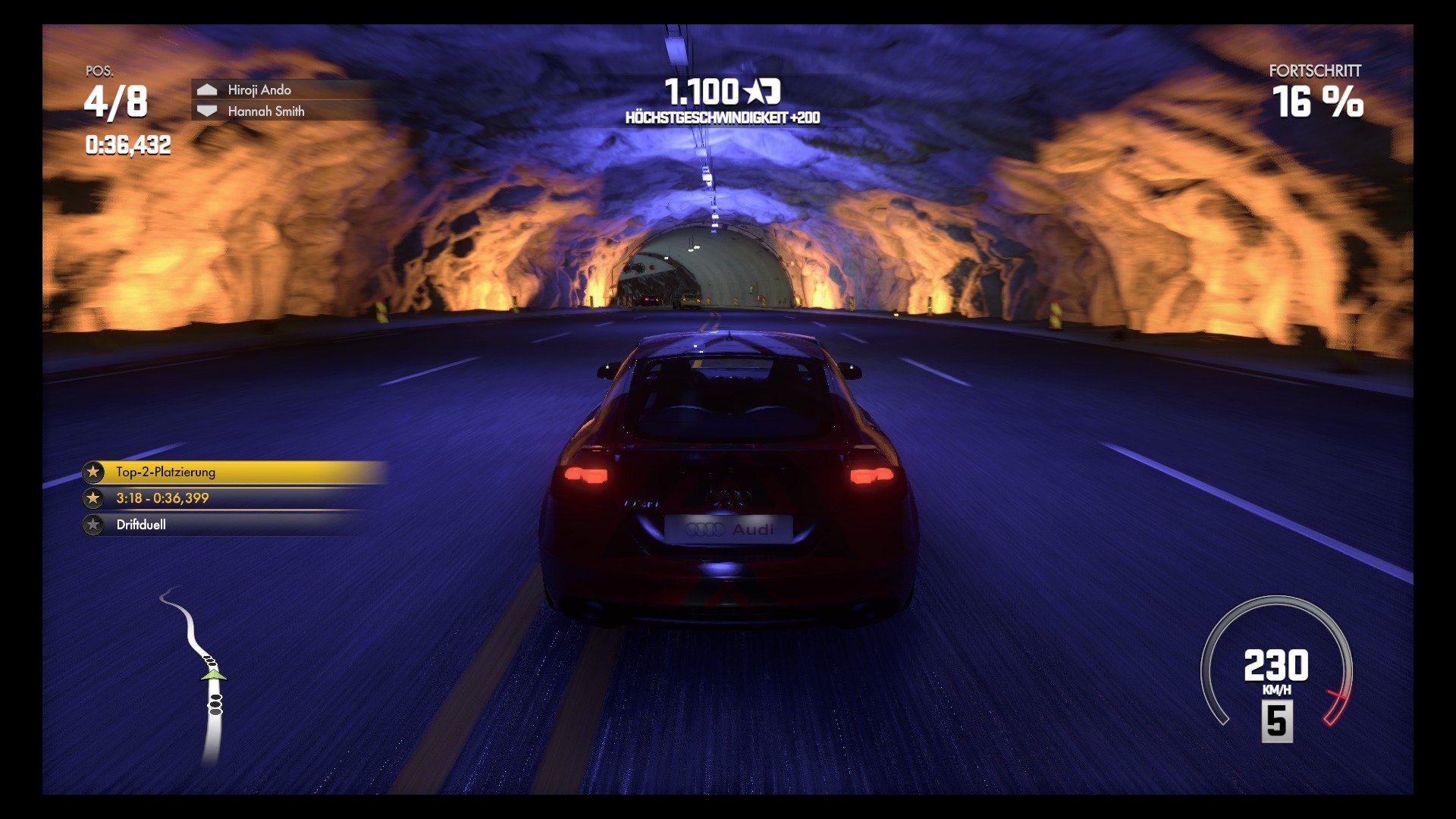
Task: Click the star icon next to 3:18 objective
Action: pyautogui.click(x=93, y=498)
